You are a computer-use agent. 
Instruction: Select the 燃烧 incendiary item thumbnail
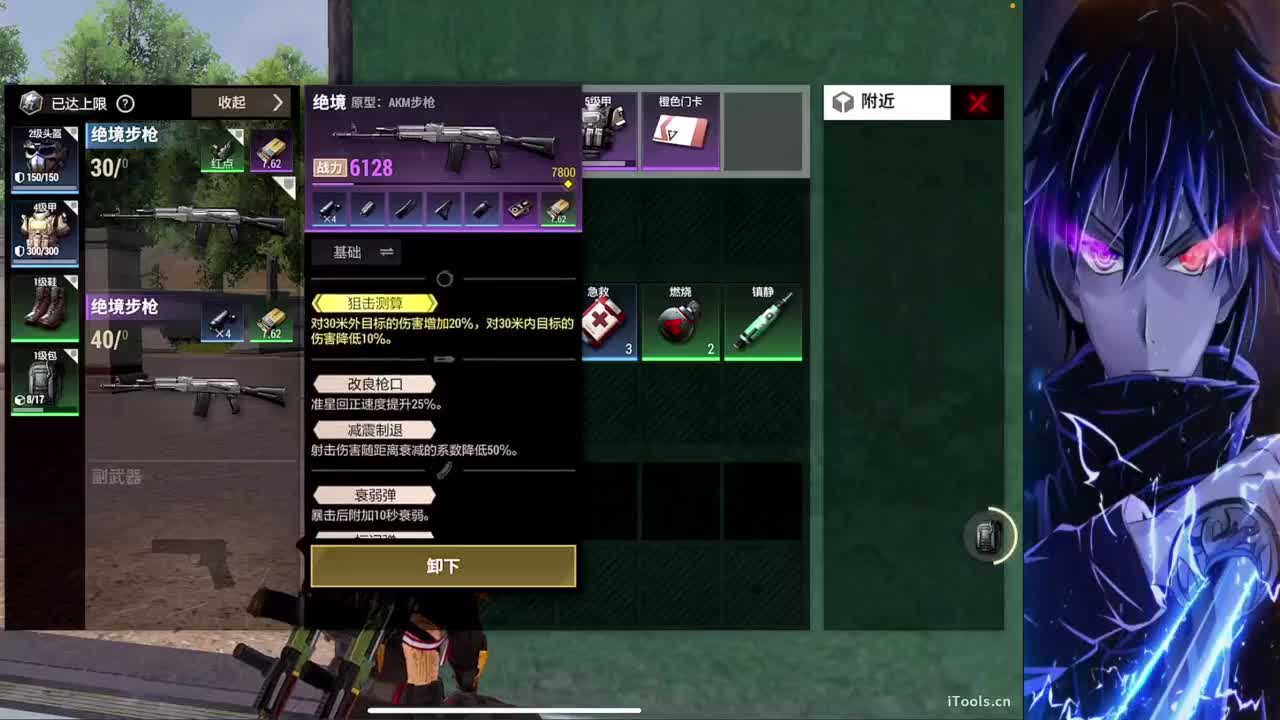(680, 320)
